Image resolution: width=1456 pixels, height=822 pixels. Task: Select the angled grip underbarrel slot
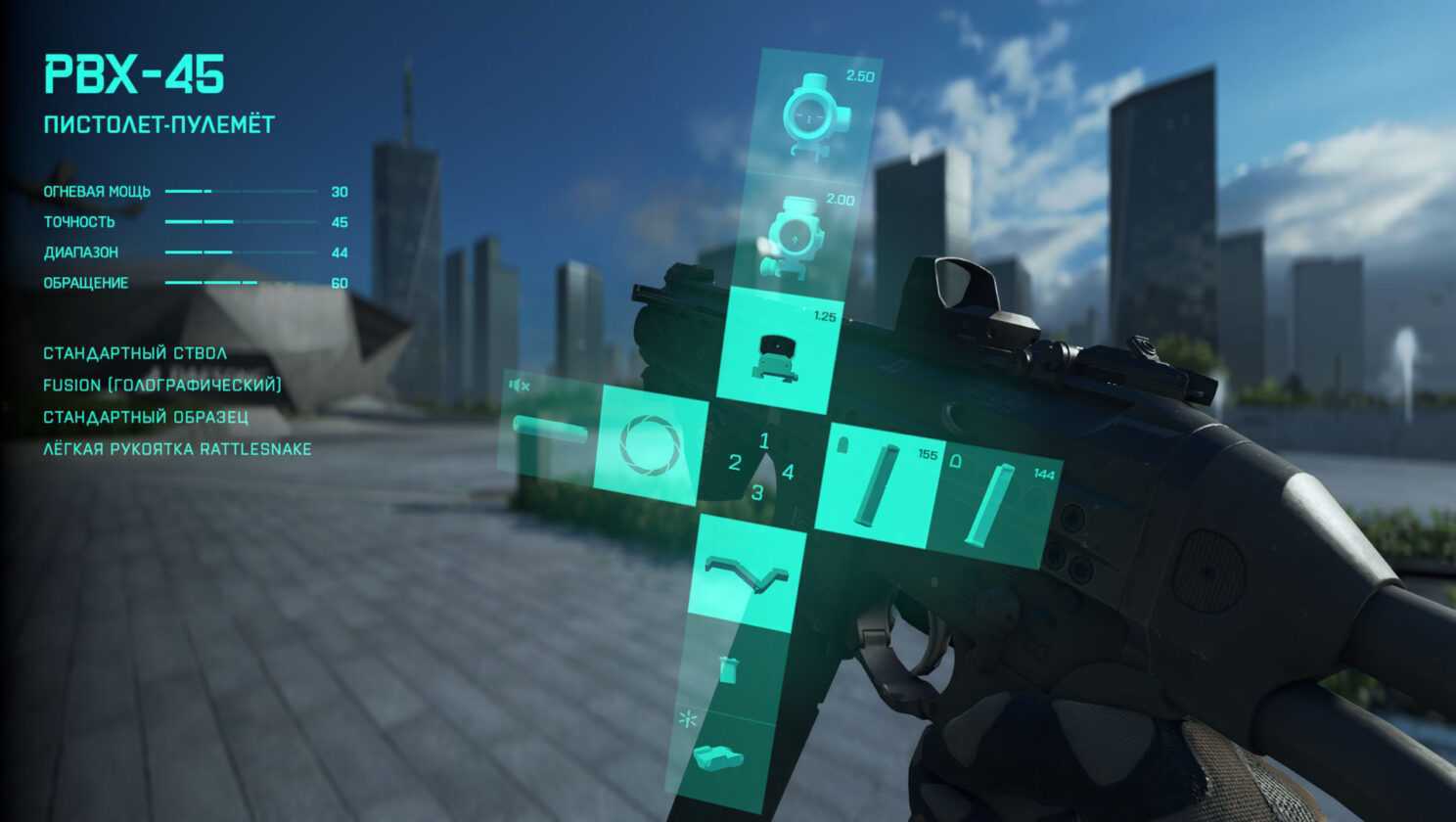tap(746, 572)
